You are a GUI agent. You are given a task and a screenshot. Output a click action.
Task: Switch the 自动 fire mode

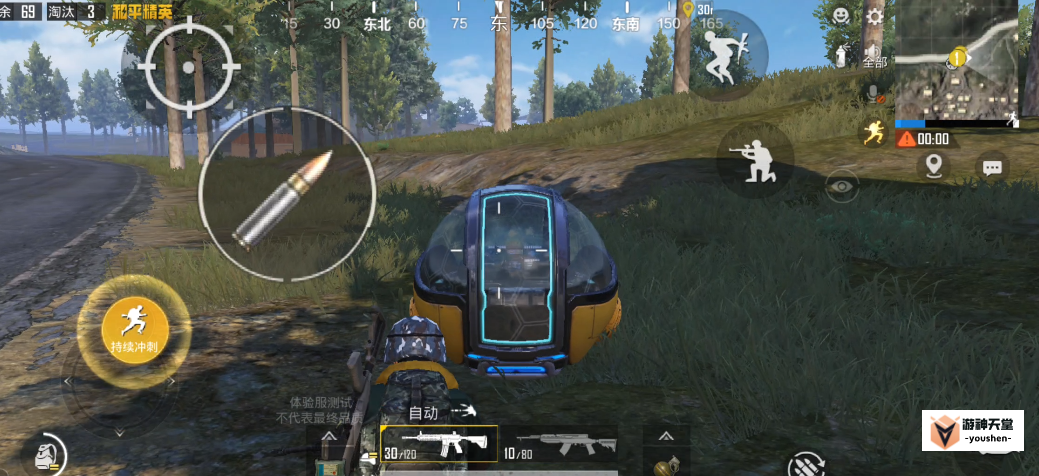(x=424, y=412)
